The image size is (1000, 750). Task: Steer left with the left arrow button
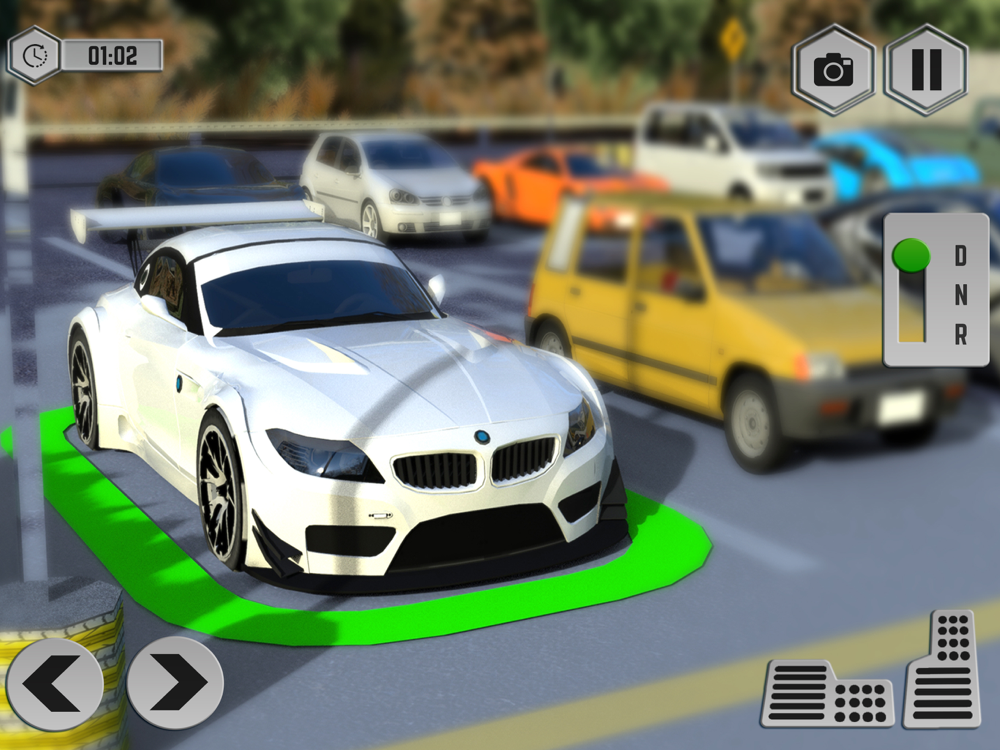pyautogui.click(x=54, y=684)
